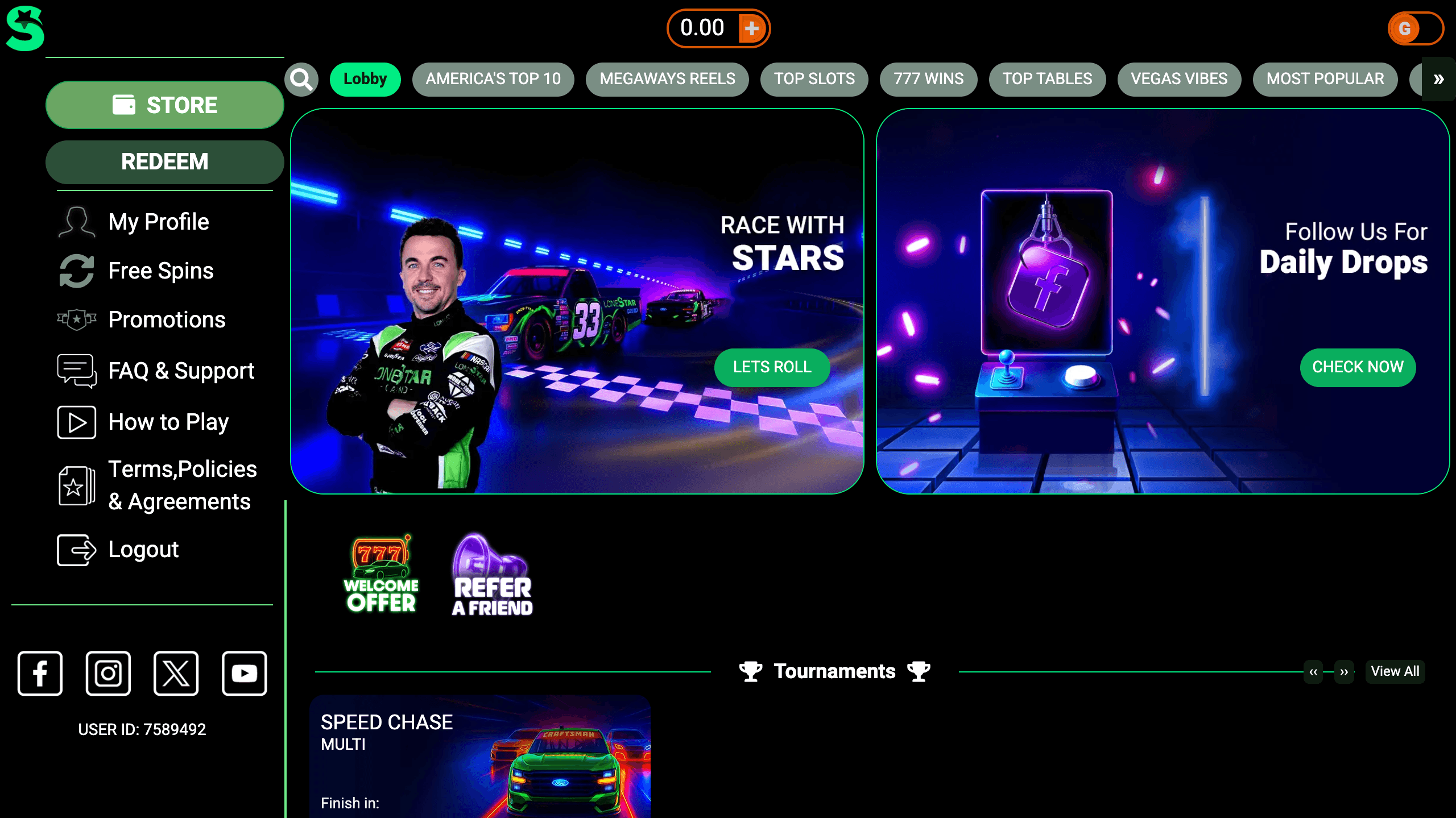1456x818 pixels.
Task: Open the casino's Instagram page
Action: (107, 674)
